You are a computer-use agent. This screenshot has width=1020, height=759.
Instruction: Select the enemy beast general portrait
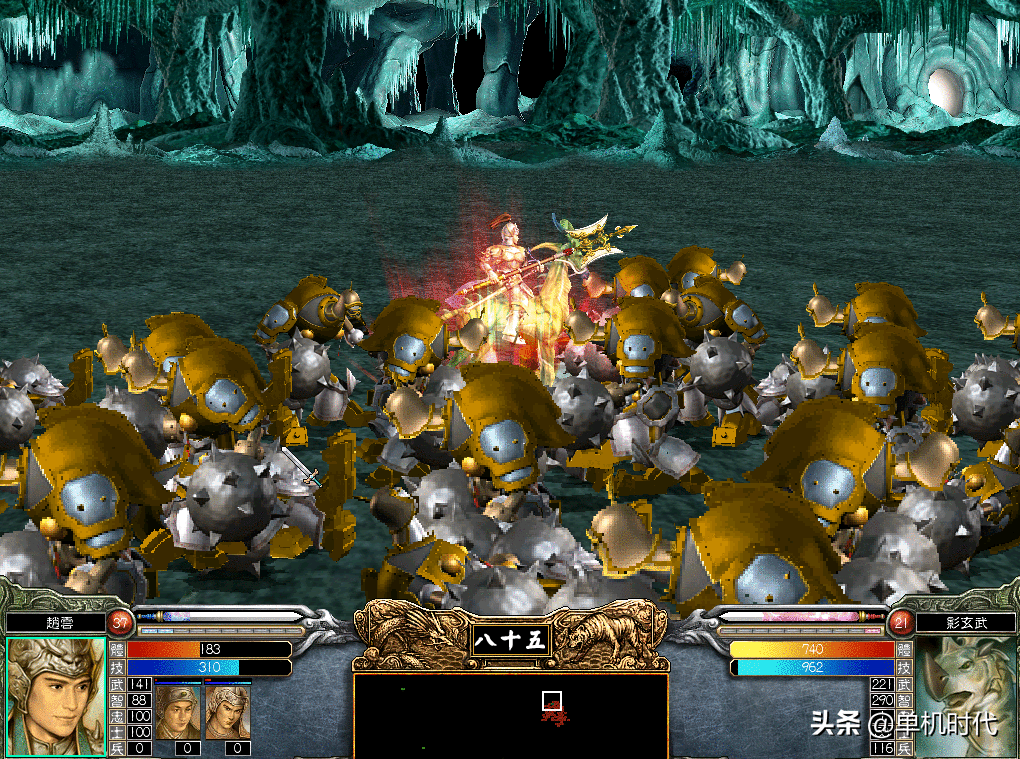pos(967,690)
